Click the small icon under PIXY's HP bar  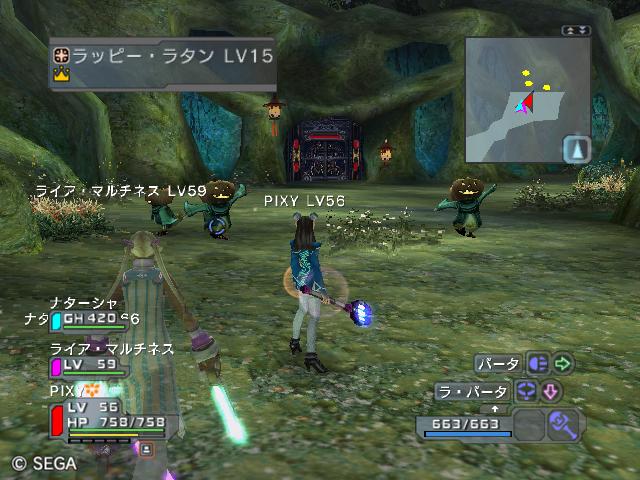click(146, 449)
